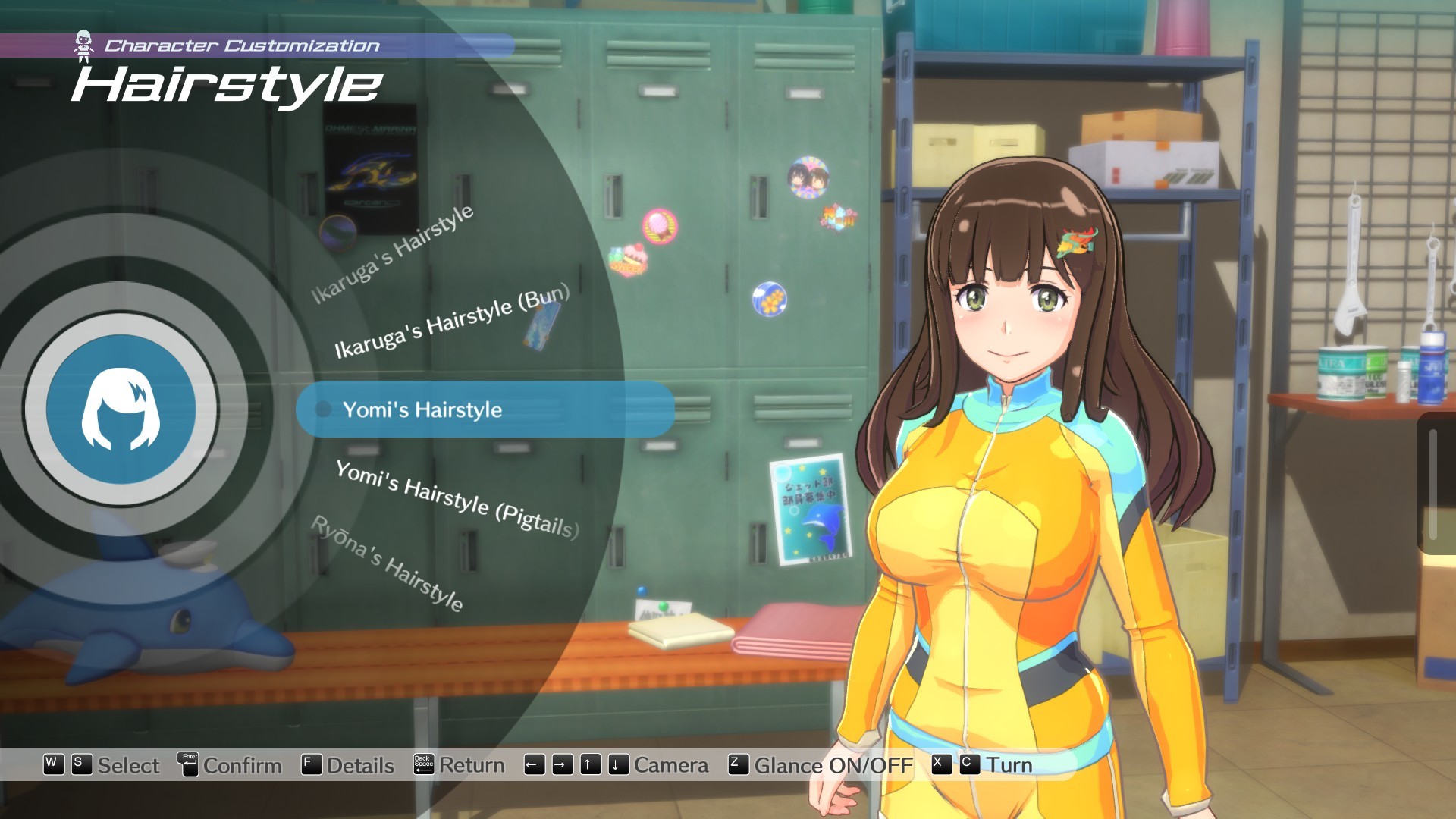1456x819 pixels.
Task: Choose Ikaruga's Hairstyle from the list
Action: tap(394, 254)
